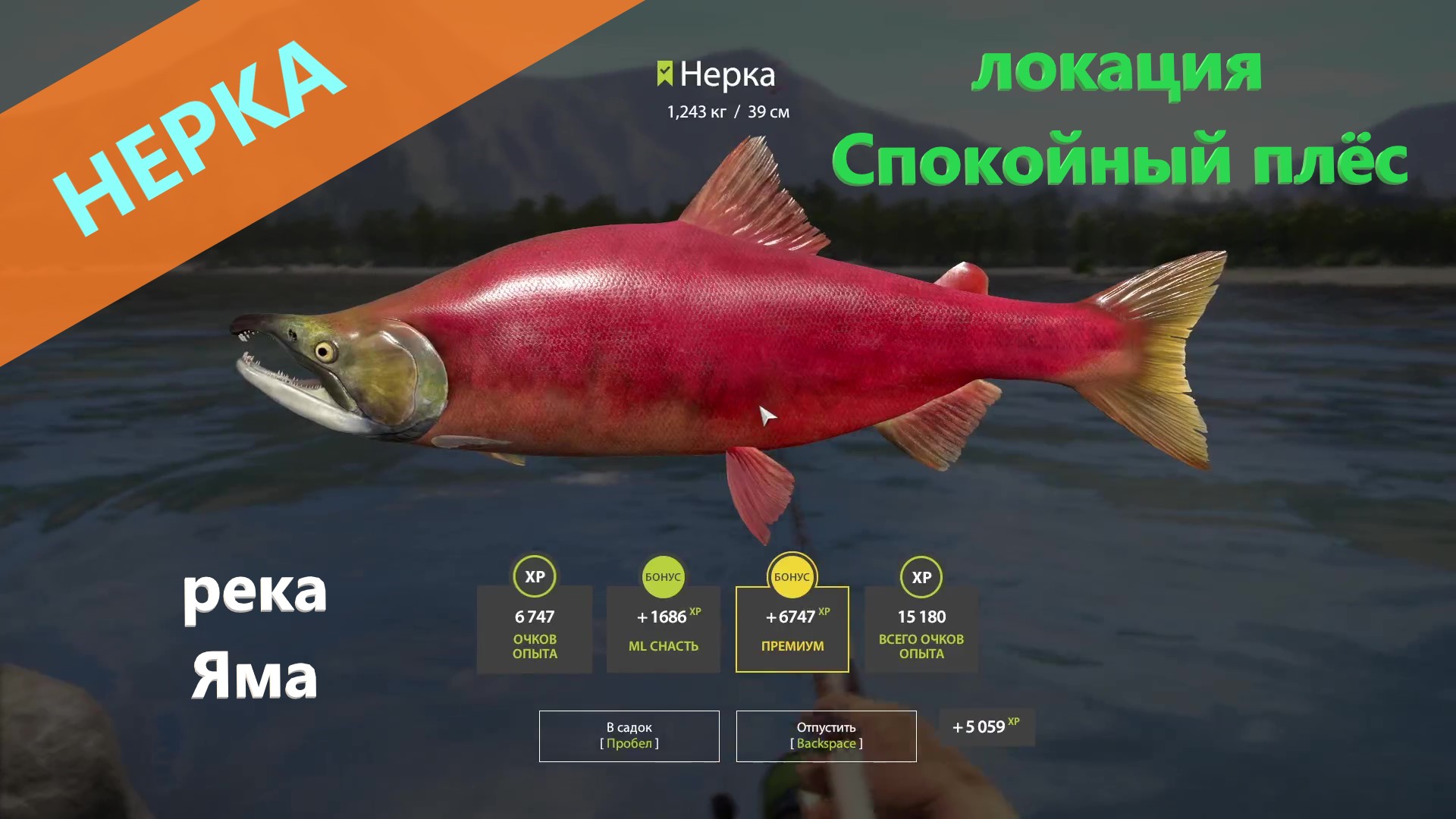Click the XP icon above 15 180
Screen dimensions: 1456x819
point(921,576)
